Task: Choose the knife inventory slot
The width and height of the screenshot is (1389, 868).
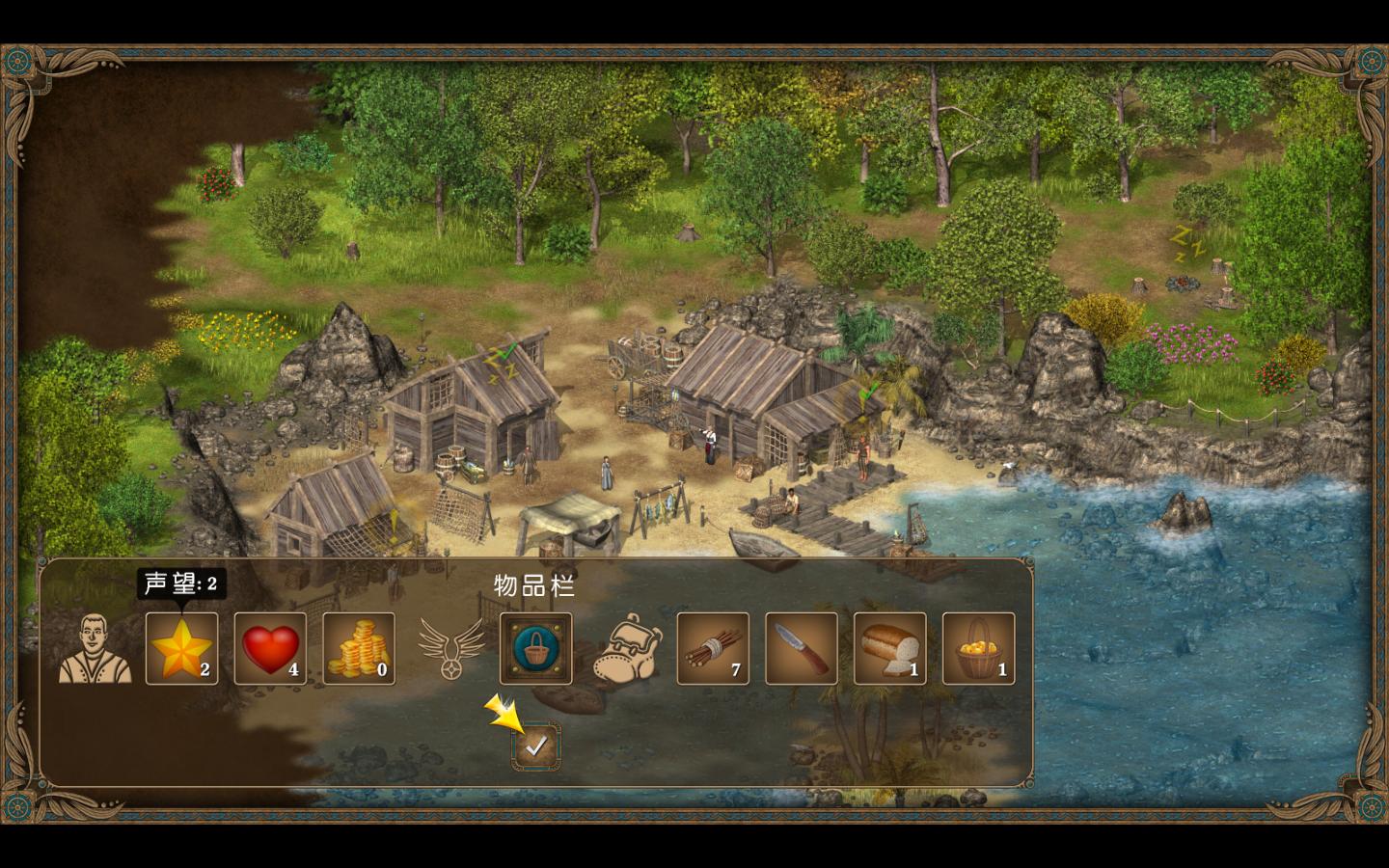Action: point(802,649)
